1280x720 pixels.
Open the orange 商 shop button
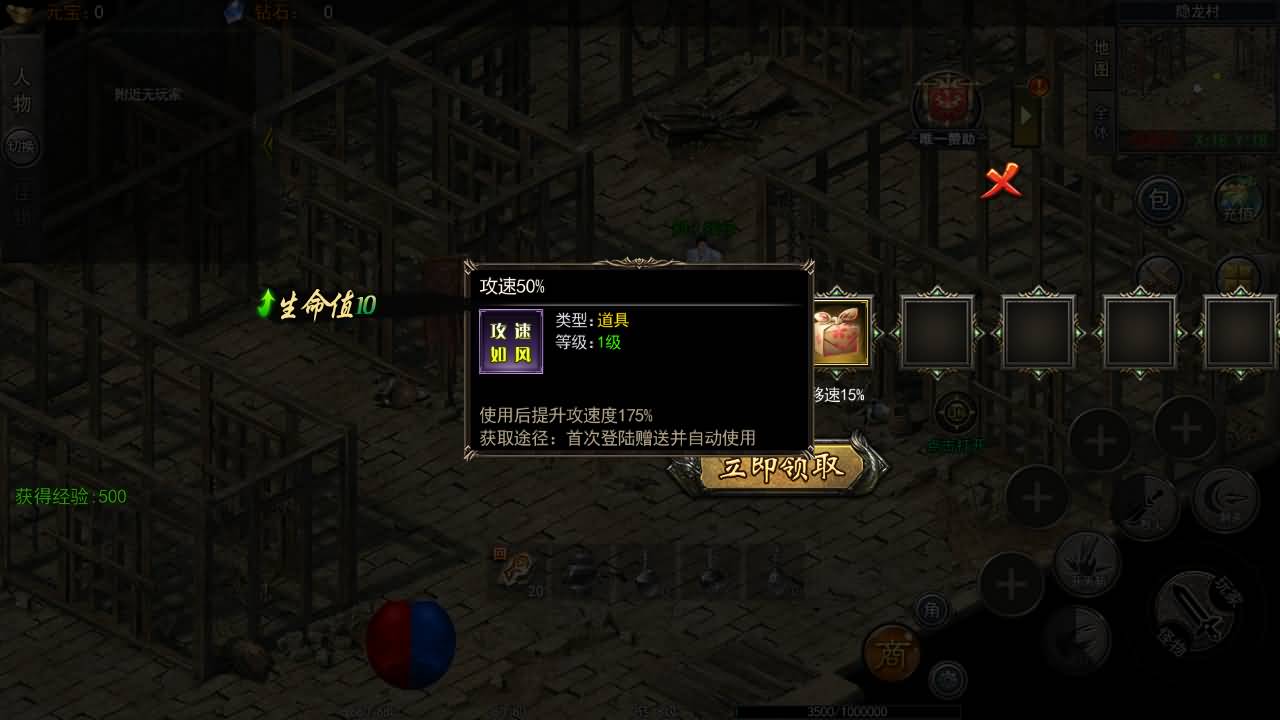(890, 654)
